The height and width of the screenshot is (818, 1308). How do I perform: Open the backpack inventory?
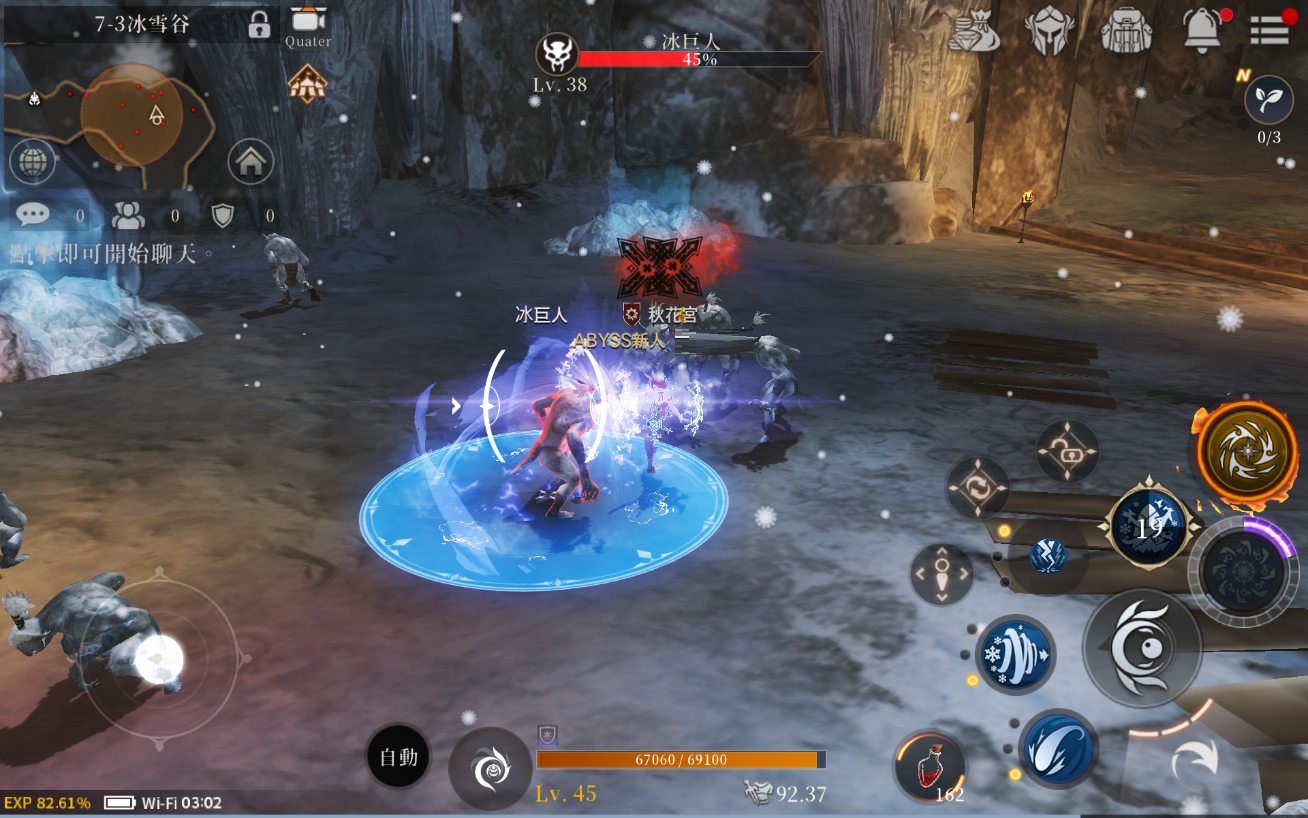click(1126, 30)
